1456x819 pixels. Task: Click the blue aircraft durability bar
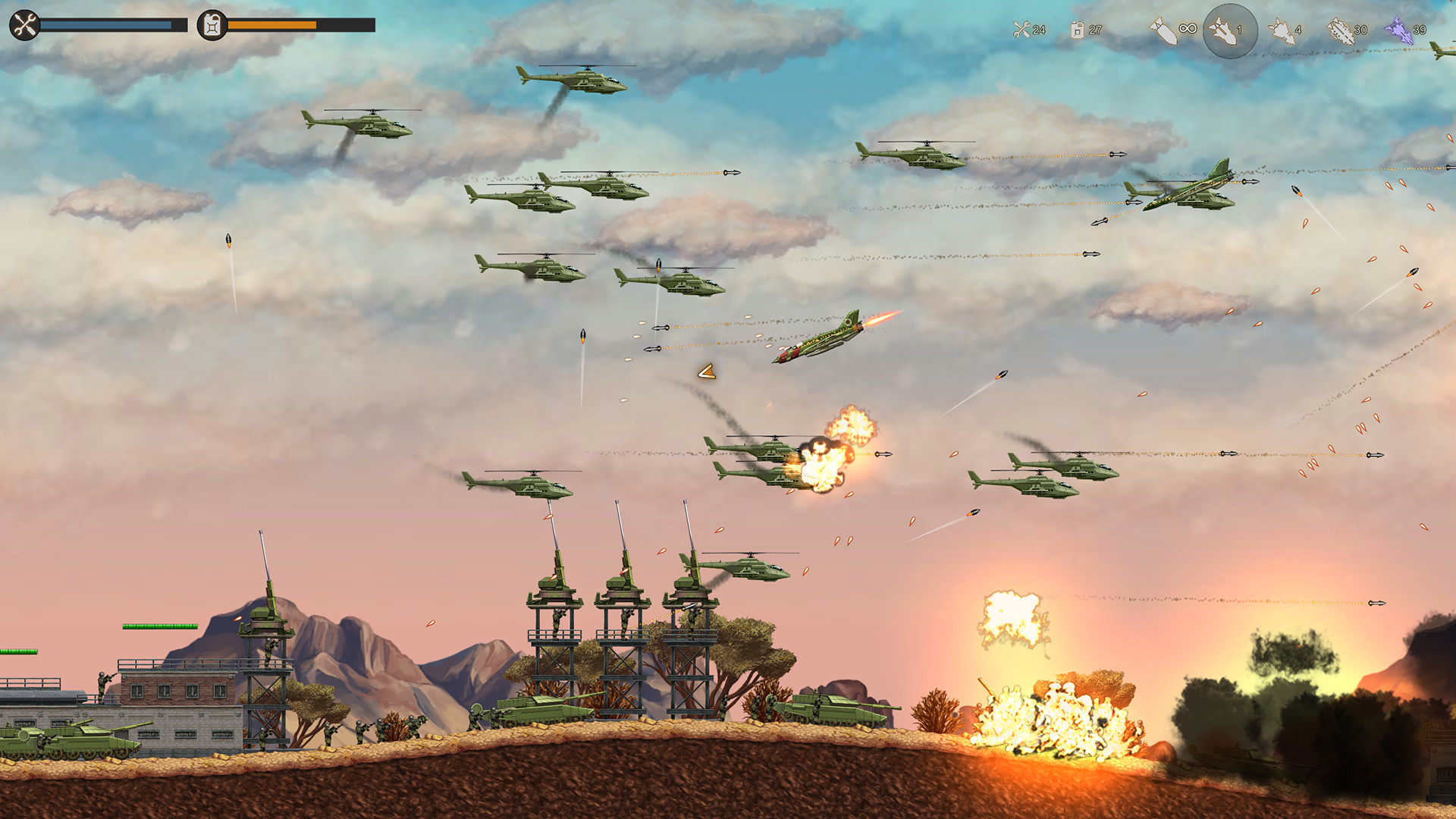pos(106,24)
